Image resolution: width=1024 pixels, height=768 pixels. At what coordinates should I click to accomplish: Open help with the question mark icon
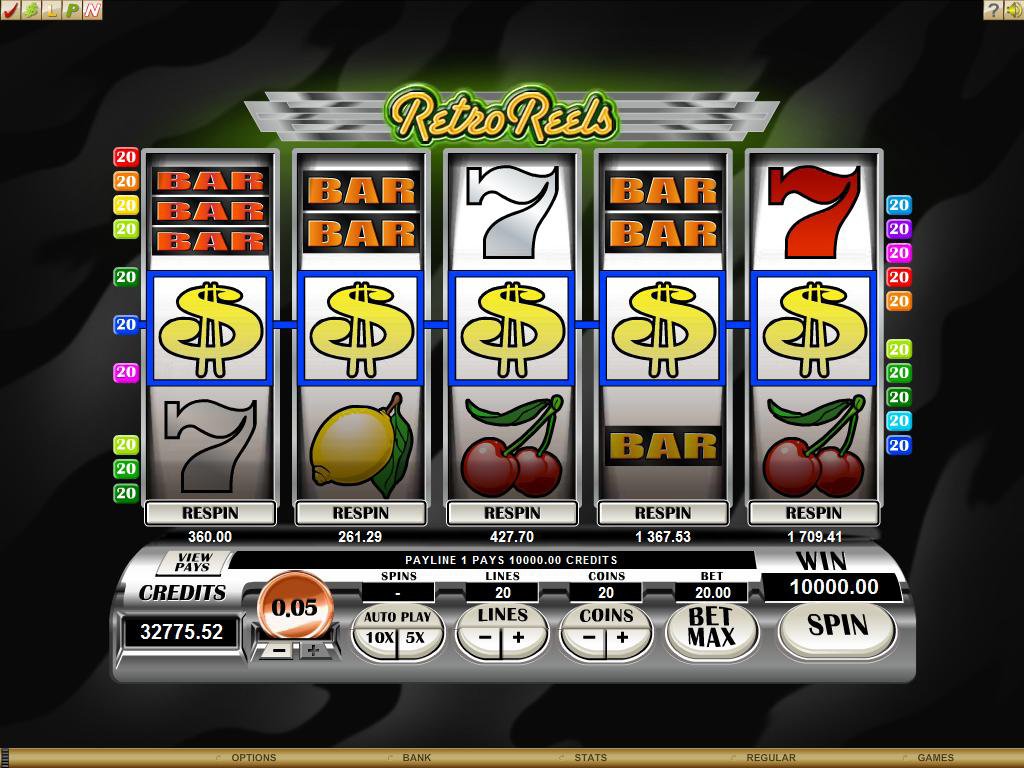click(x=992, y=10)
